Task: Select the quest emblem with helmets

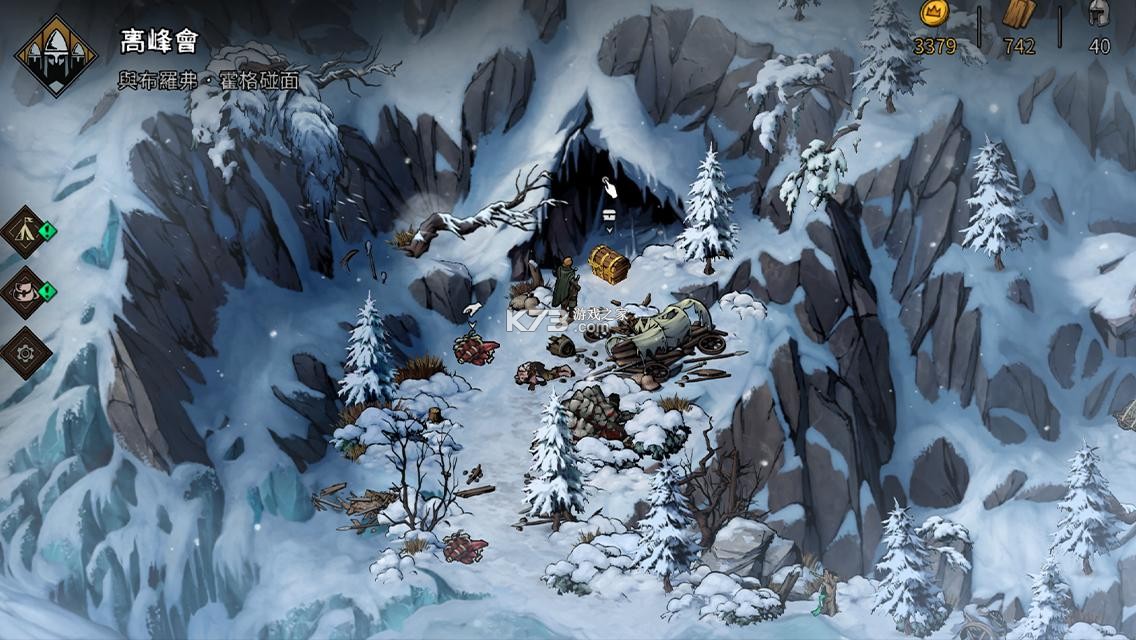Action: [56, 57]
